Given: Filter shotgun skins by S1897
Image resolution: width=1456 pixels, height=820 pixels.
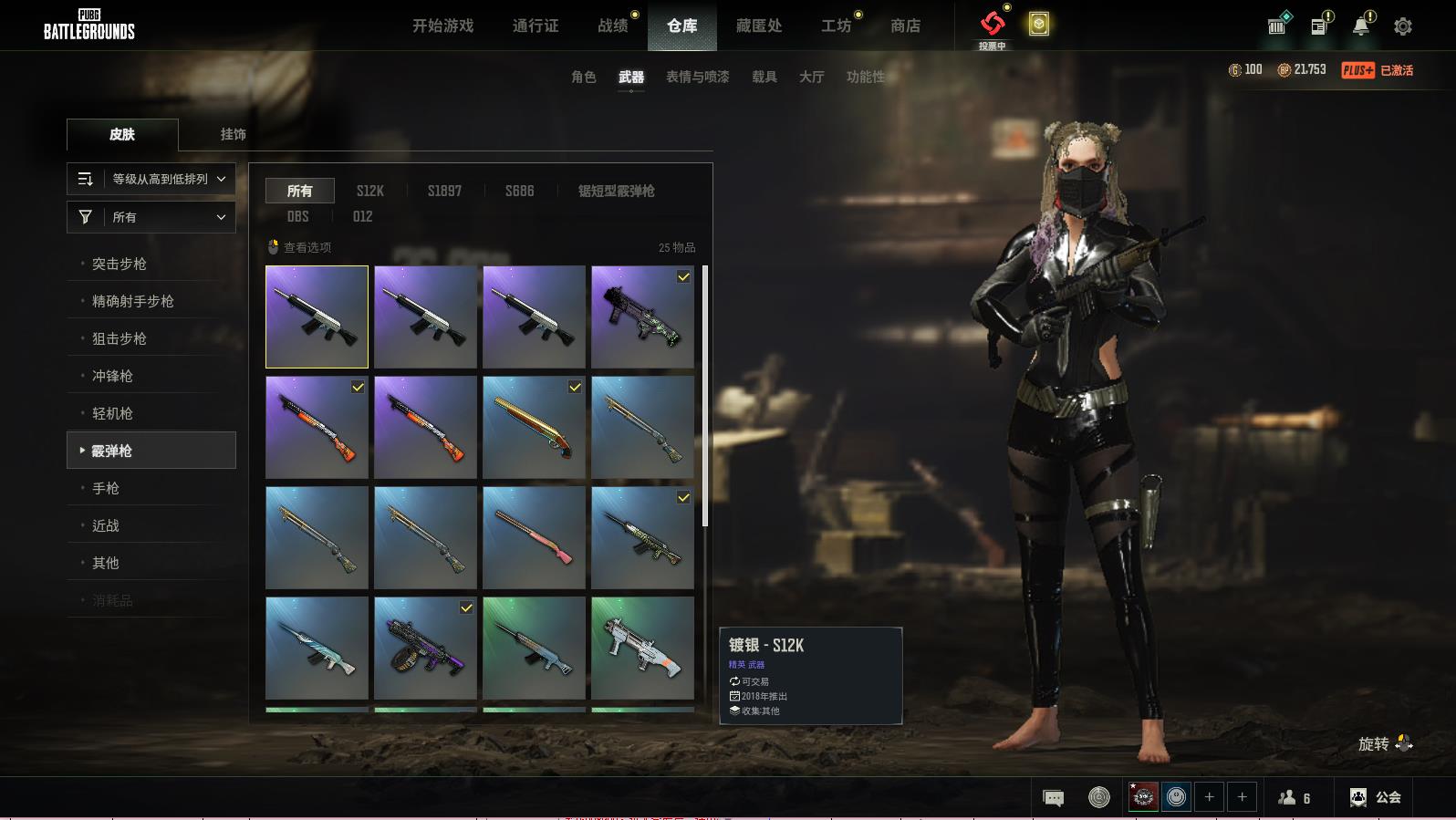Looking at the screenshot, I should [444, 191].
